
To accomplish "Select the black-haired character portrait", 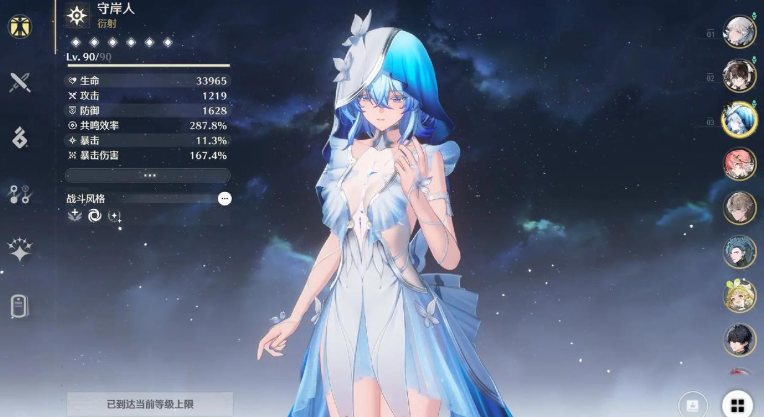I will click(x=739, y=339).
